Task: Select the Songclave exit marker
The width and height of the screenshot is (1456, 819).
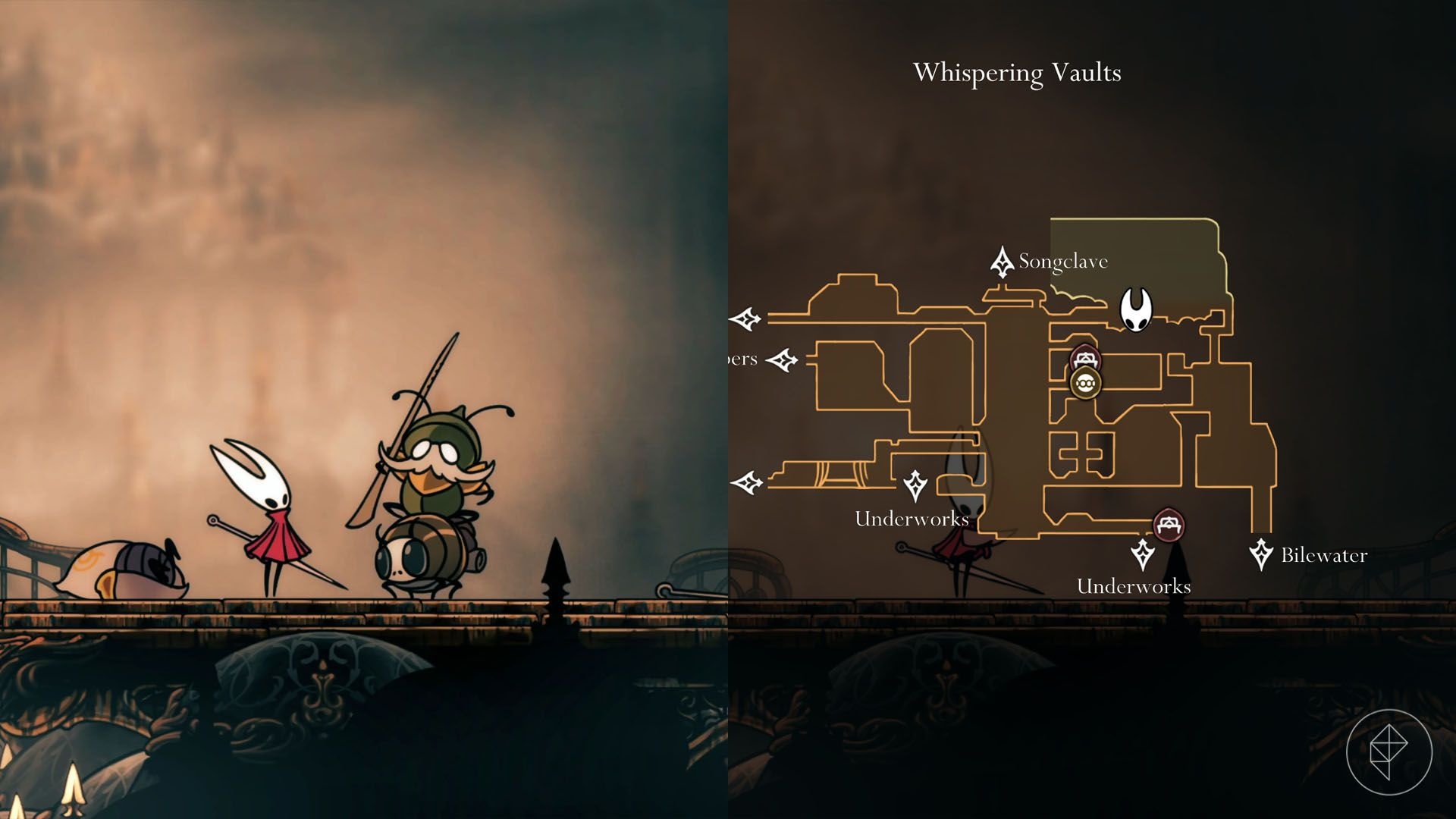Action: (x=1003, y=262)
